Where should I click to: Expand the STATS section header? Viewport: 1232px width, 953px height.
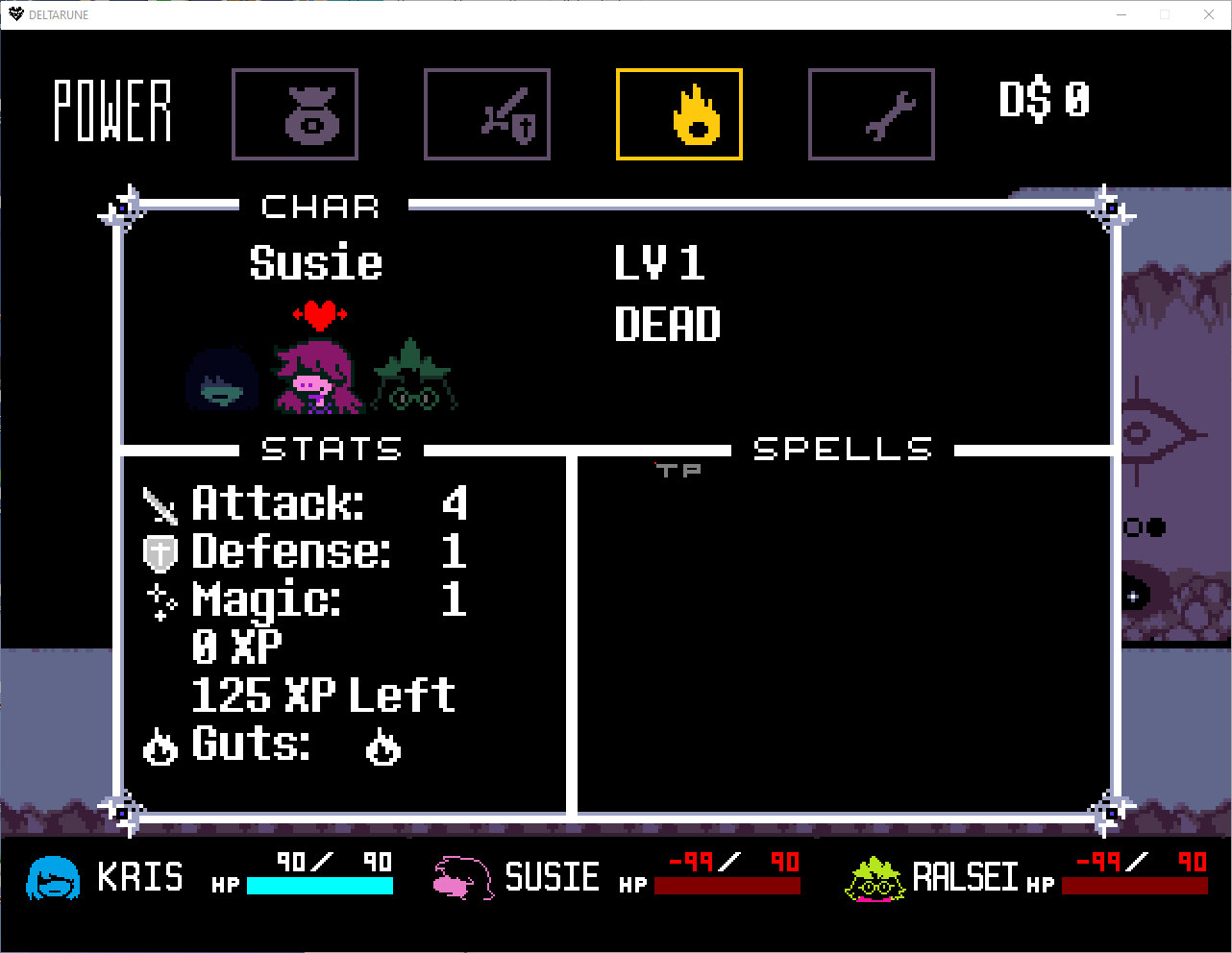click(x=331, y=449)
